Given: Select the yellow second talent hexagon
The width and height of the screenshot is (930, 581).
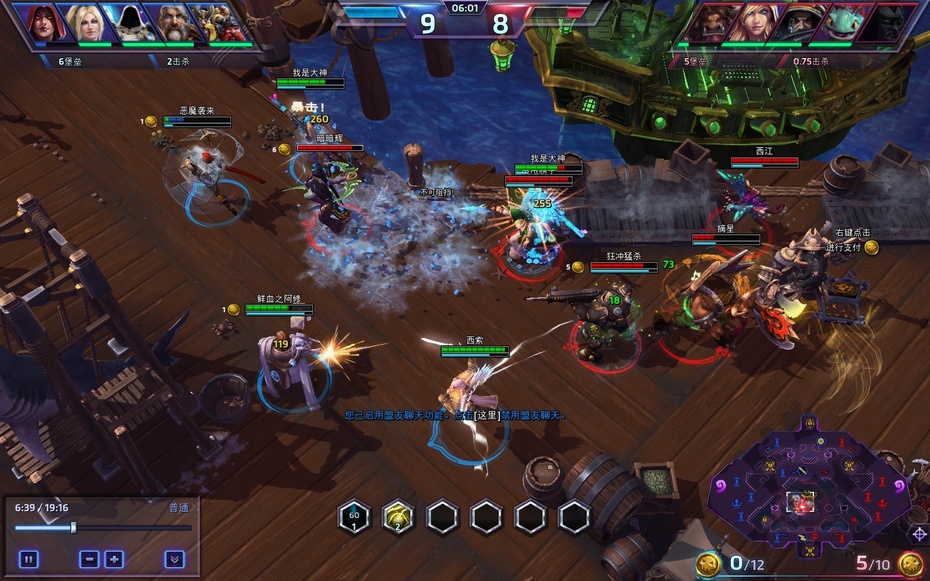Looking at the screenshot, I should tap(397, 517).
